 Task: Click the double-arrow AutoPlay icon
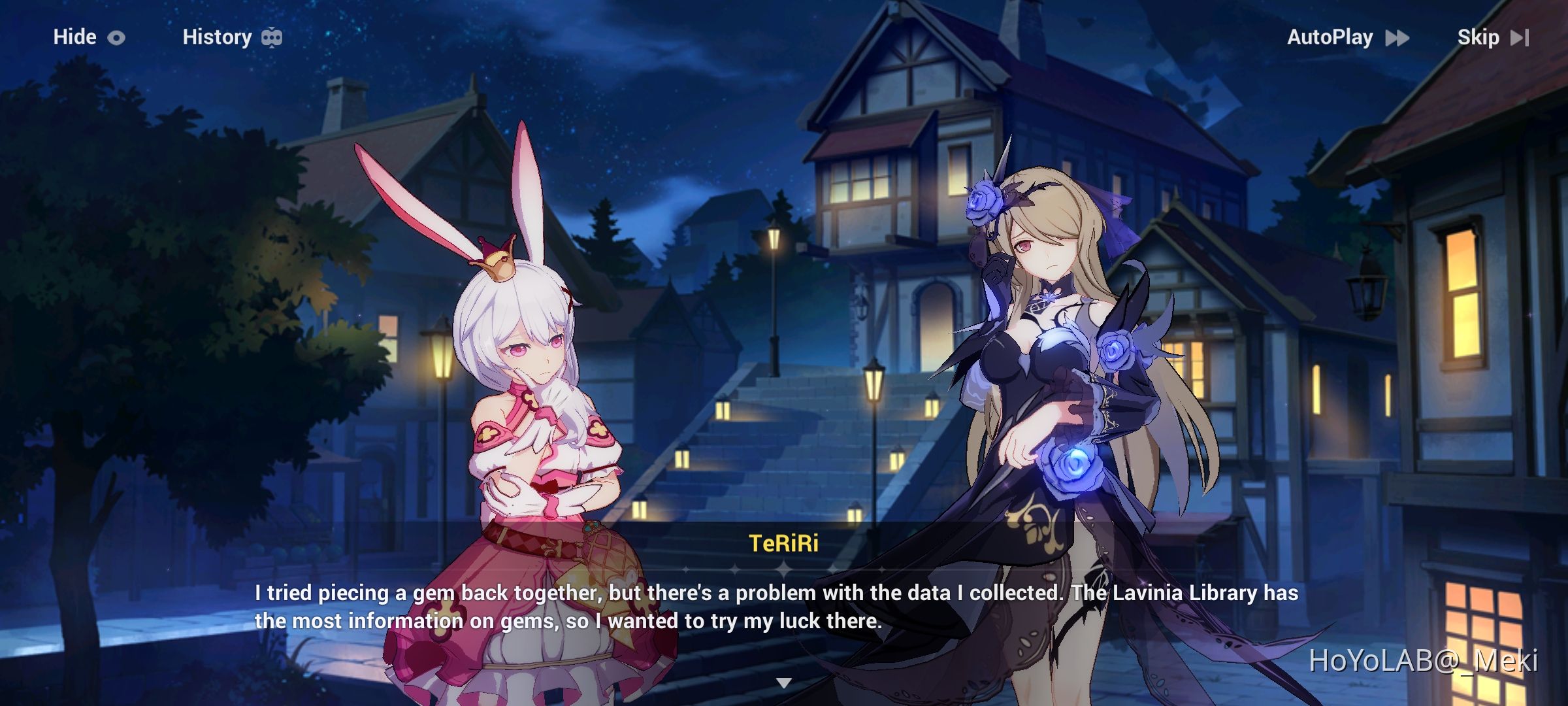click(1397, 38)
